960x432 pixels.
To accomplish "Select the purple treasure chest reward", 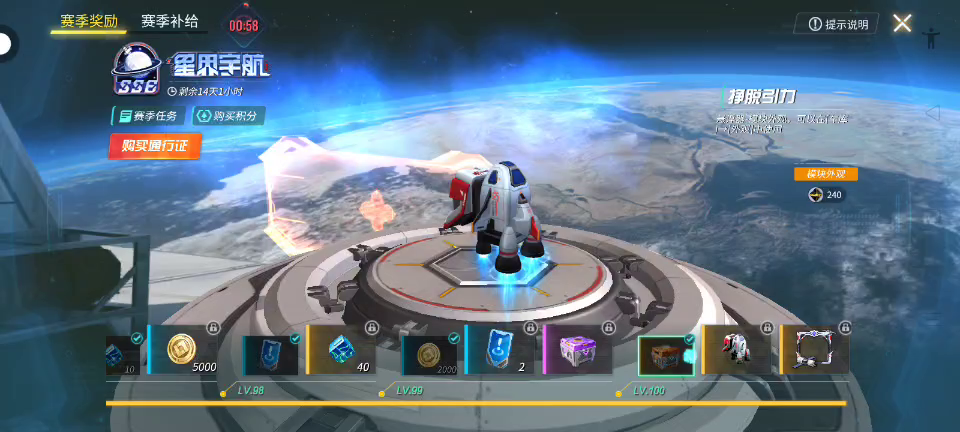I will (x=580, y=350).
